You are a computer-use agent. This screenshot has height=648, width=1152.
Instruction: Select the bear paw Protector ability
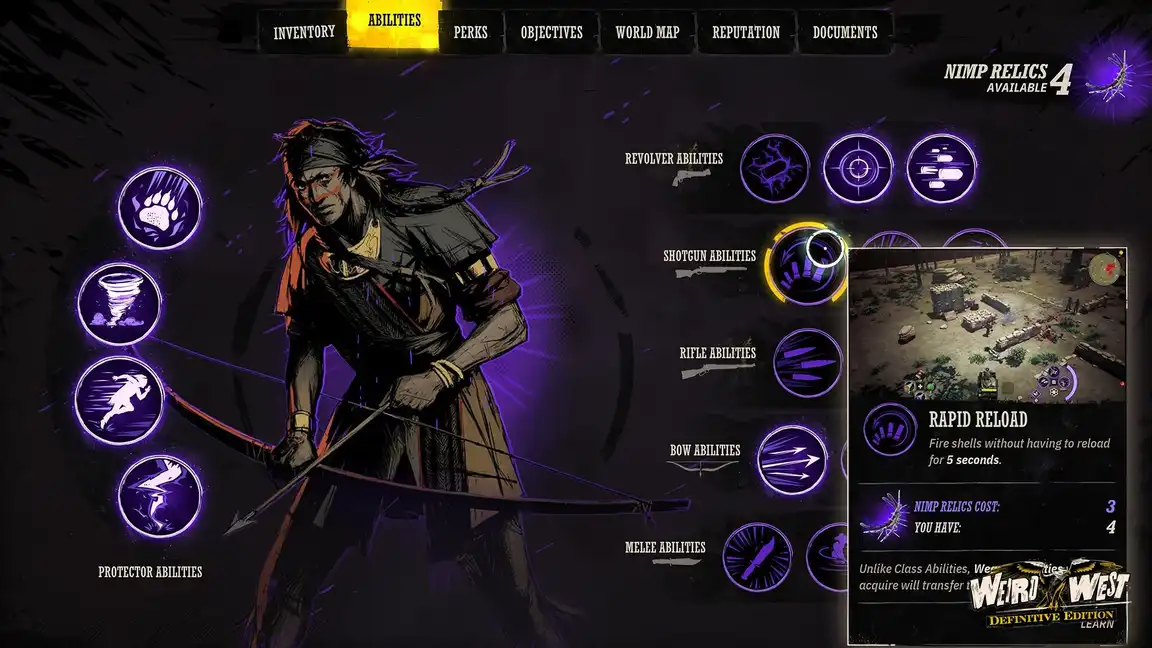pyautogui.click(x=160, y=208)
